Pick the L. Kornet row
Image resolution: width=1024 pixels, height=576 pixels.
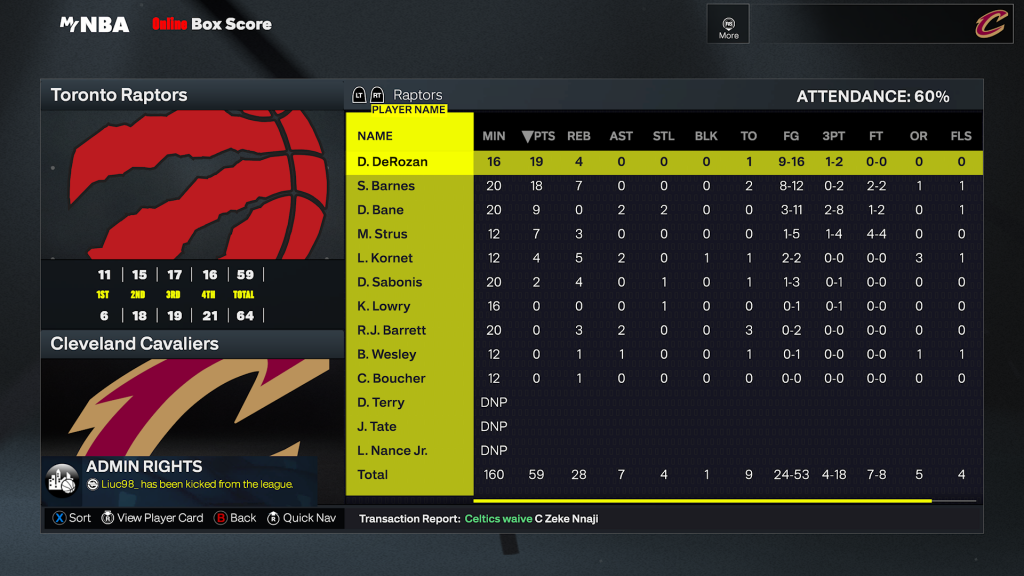pyautogui.click(x=385, y=258)
